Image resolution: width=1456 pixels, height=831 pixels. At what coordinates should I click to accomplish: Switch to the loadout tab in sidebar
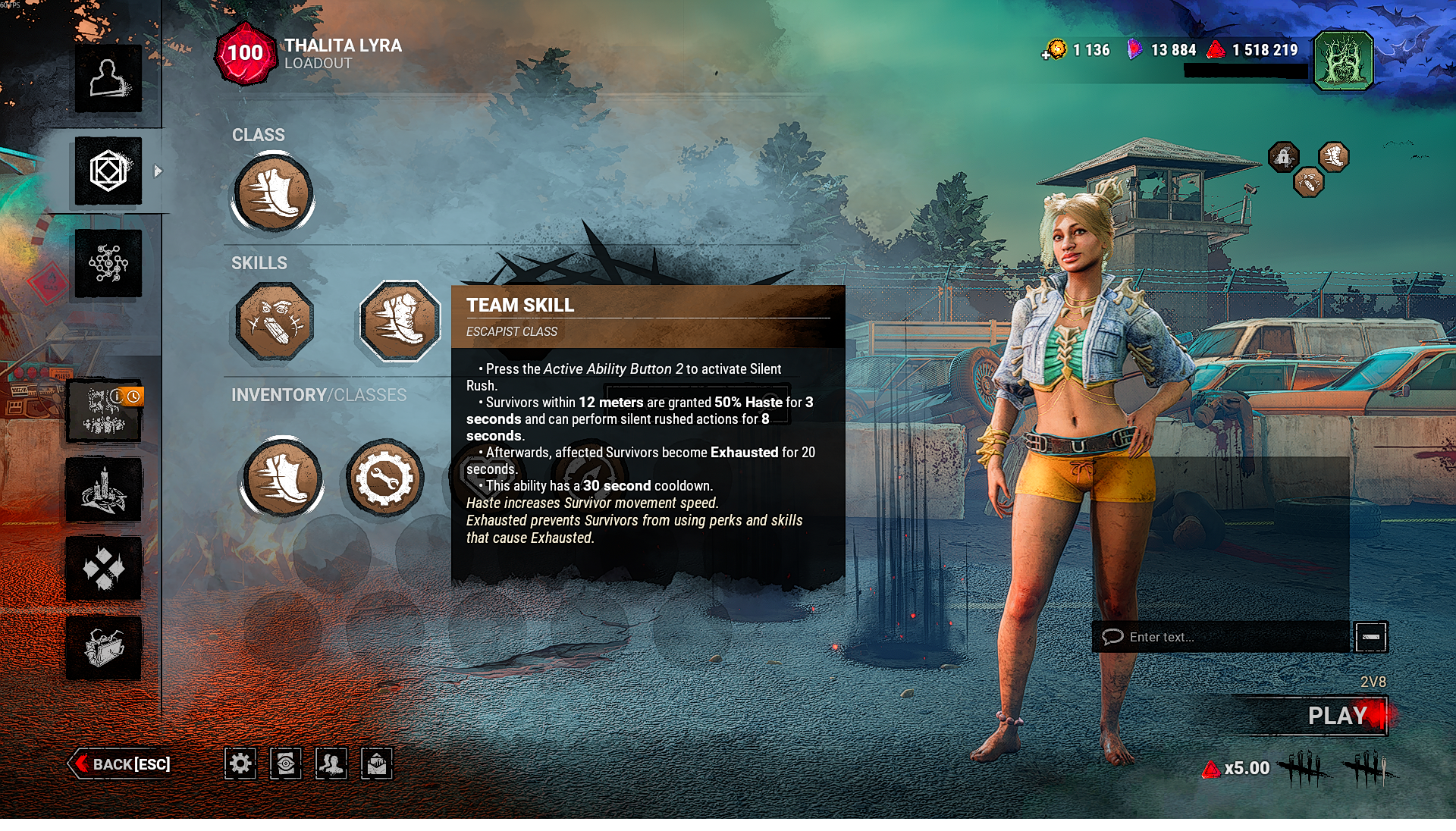[108, 171]
